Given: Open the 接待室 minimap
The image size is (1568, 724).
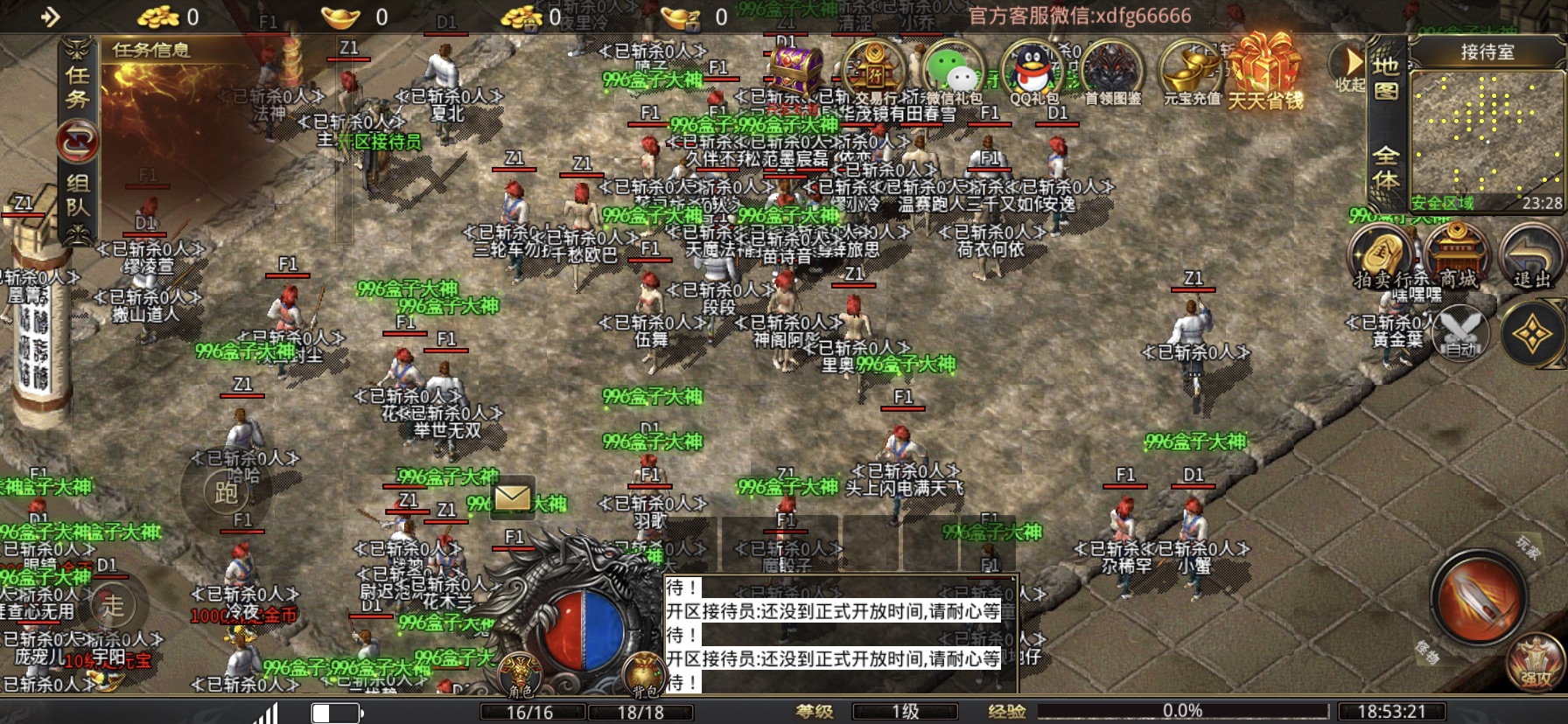Looking at the screenshot, I should (x=1486, y=133).
